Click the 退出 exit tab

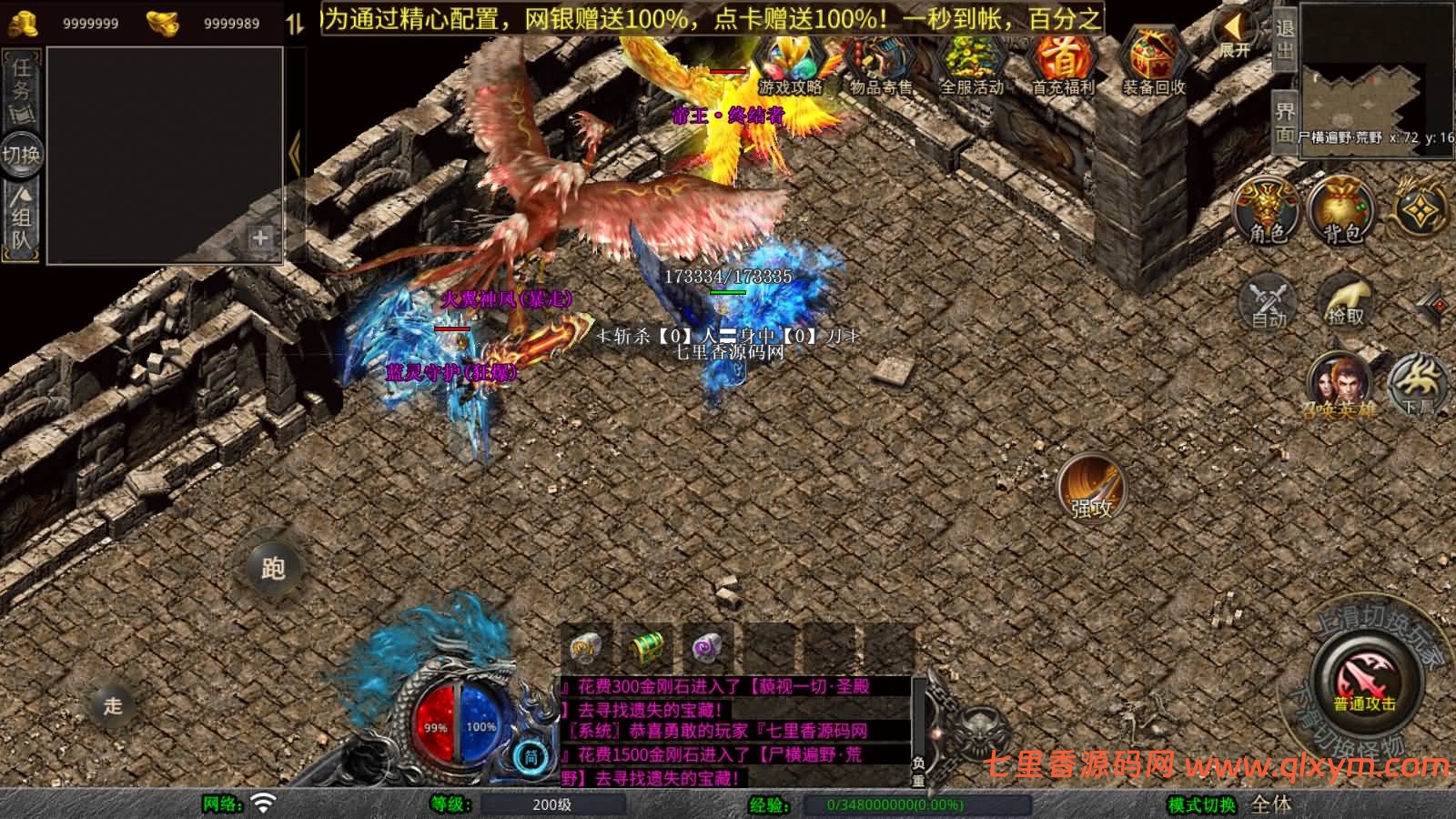(x=1284, y=39)
